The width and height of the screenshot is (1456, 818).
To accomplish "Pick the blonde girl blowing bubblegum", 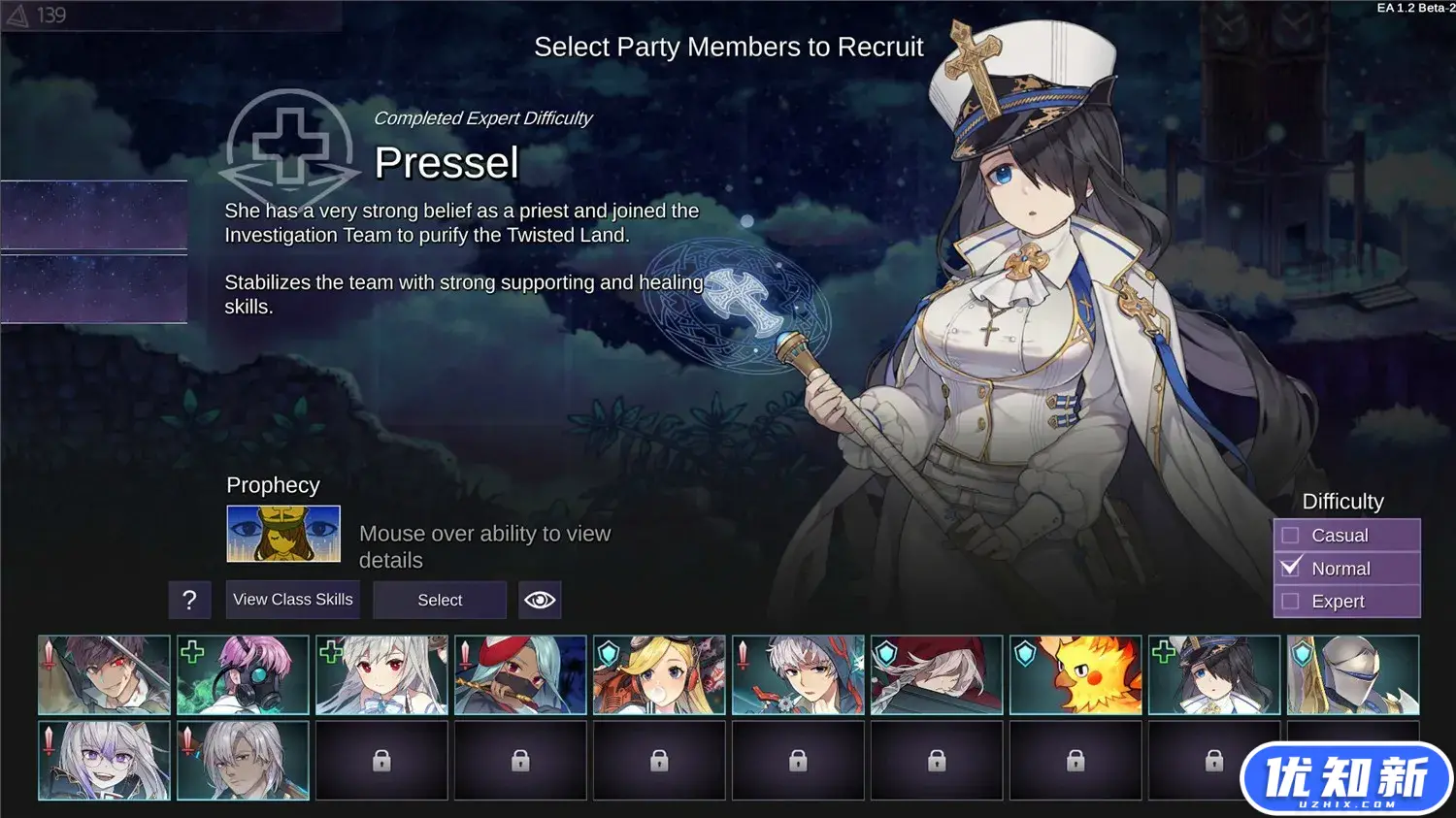I will 659,675.
